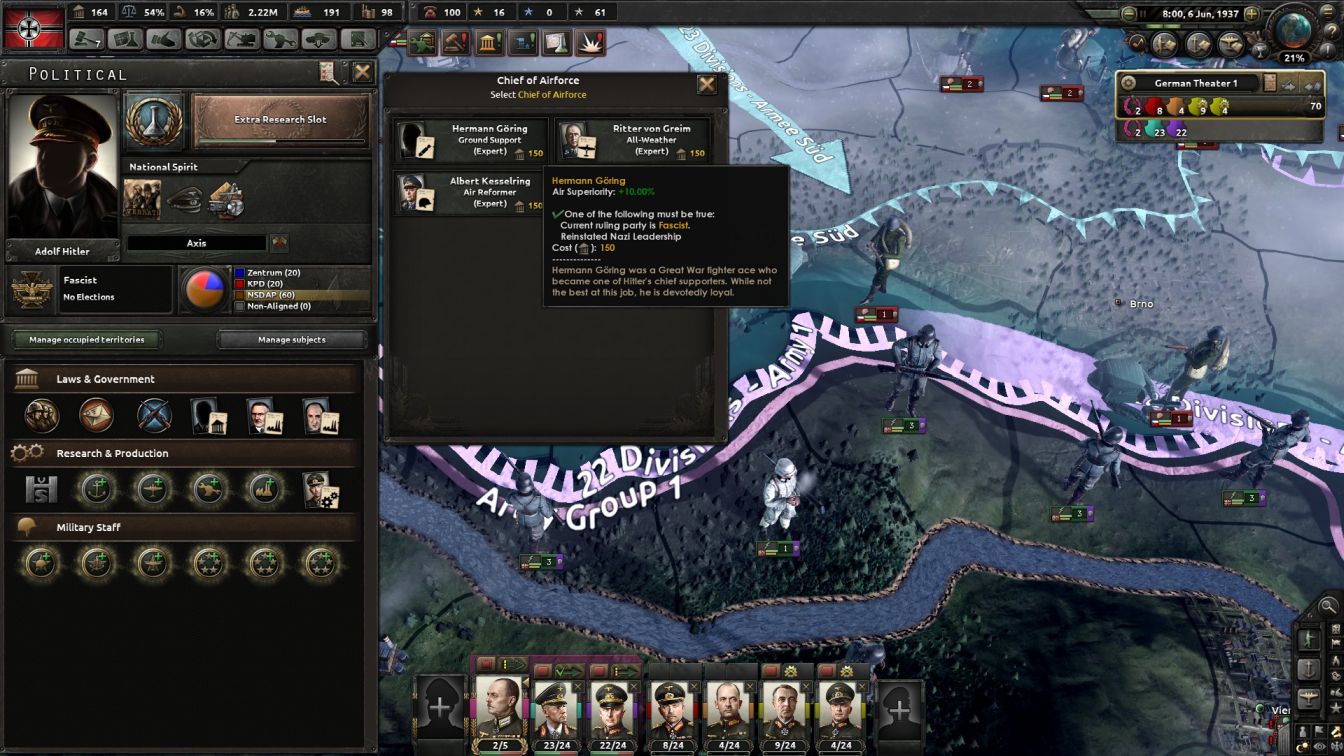Open the province search magnifier icon
The height and width of the screenshot is (756, 1344).
1327,605
